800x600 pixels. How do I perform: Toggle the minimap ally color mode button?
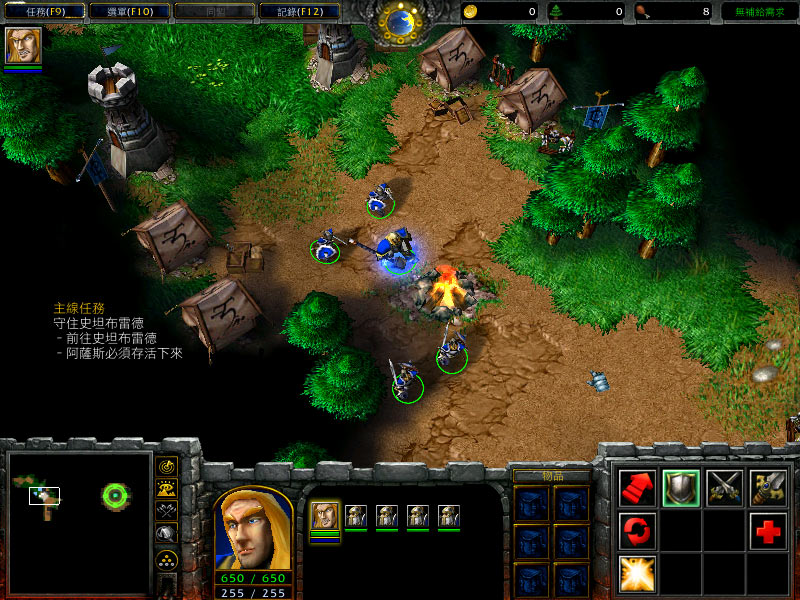[167, 511]
